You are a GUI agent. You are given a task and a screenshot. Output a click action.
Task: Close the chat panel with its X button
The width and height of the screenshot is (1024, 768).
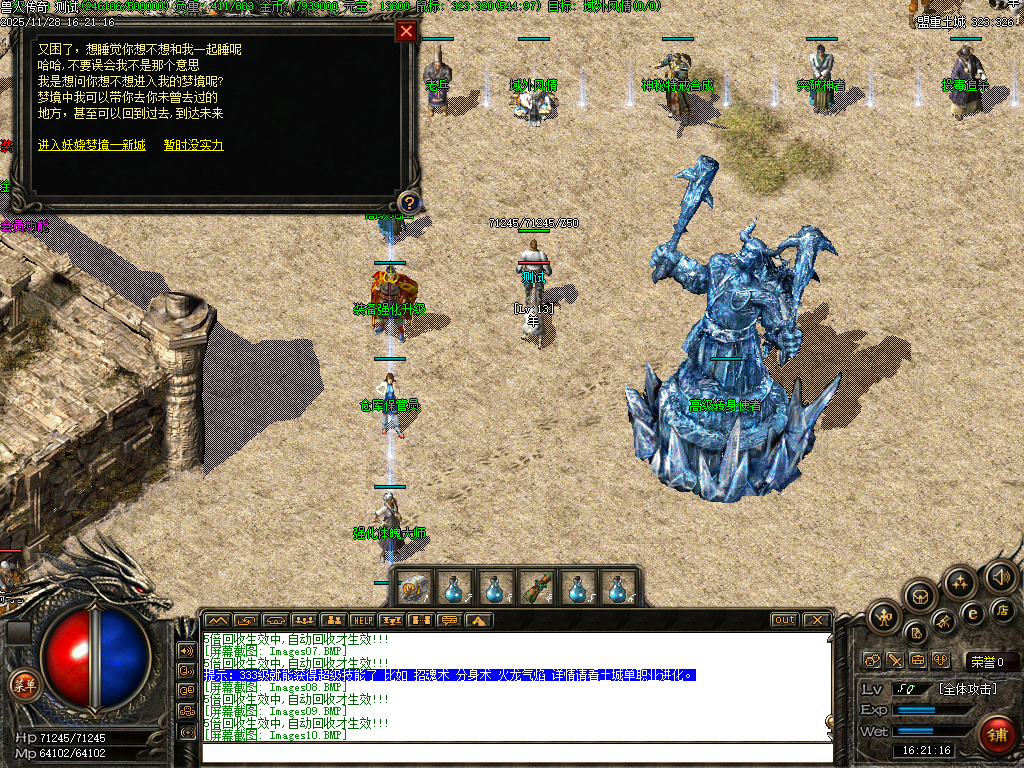point(815,620)
